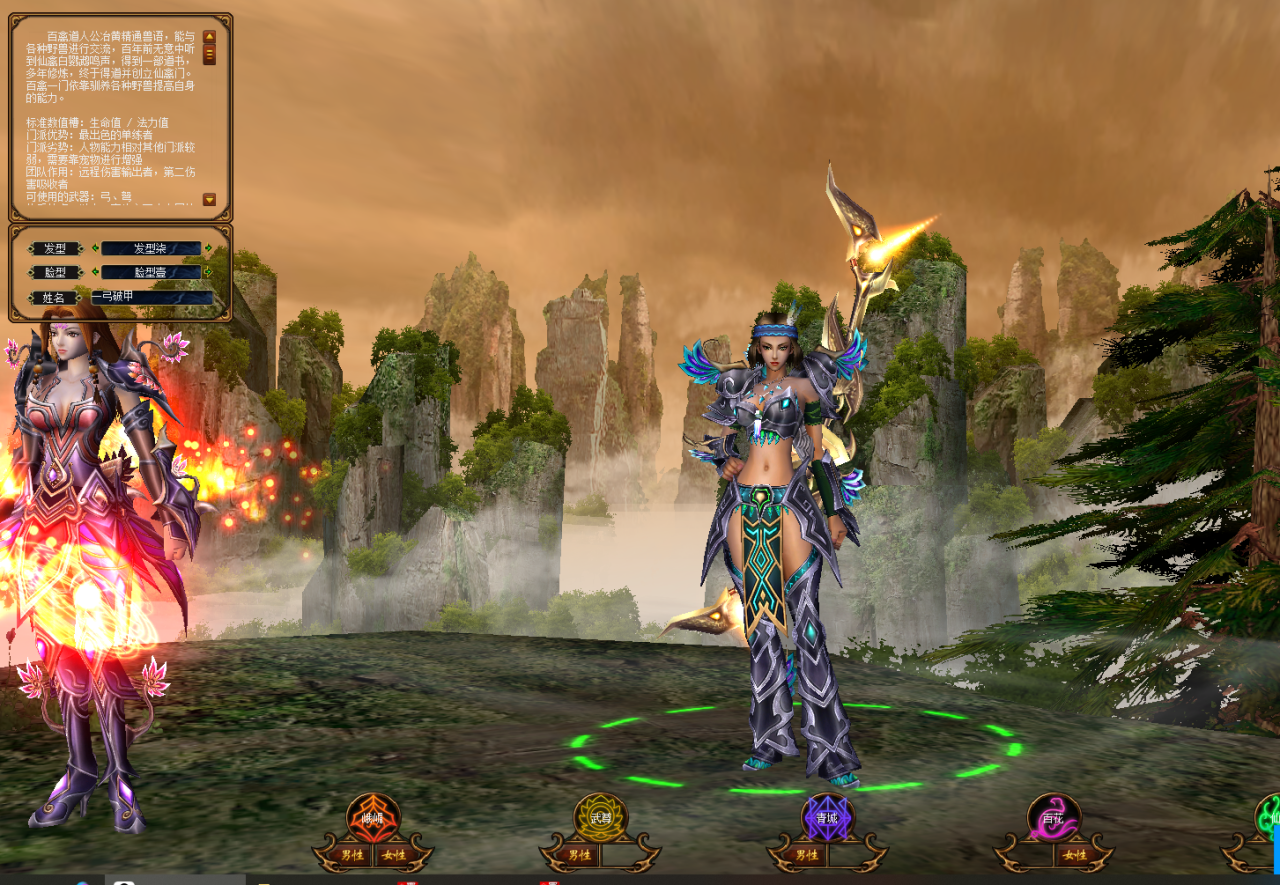Click the description panel's down arrow
The image size is (1280, 885).
(x=209, y=200)
